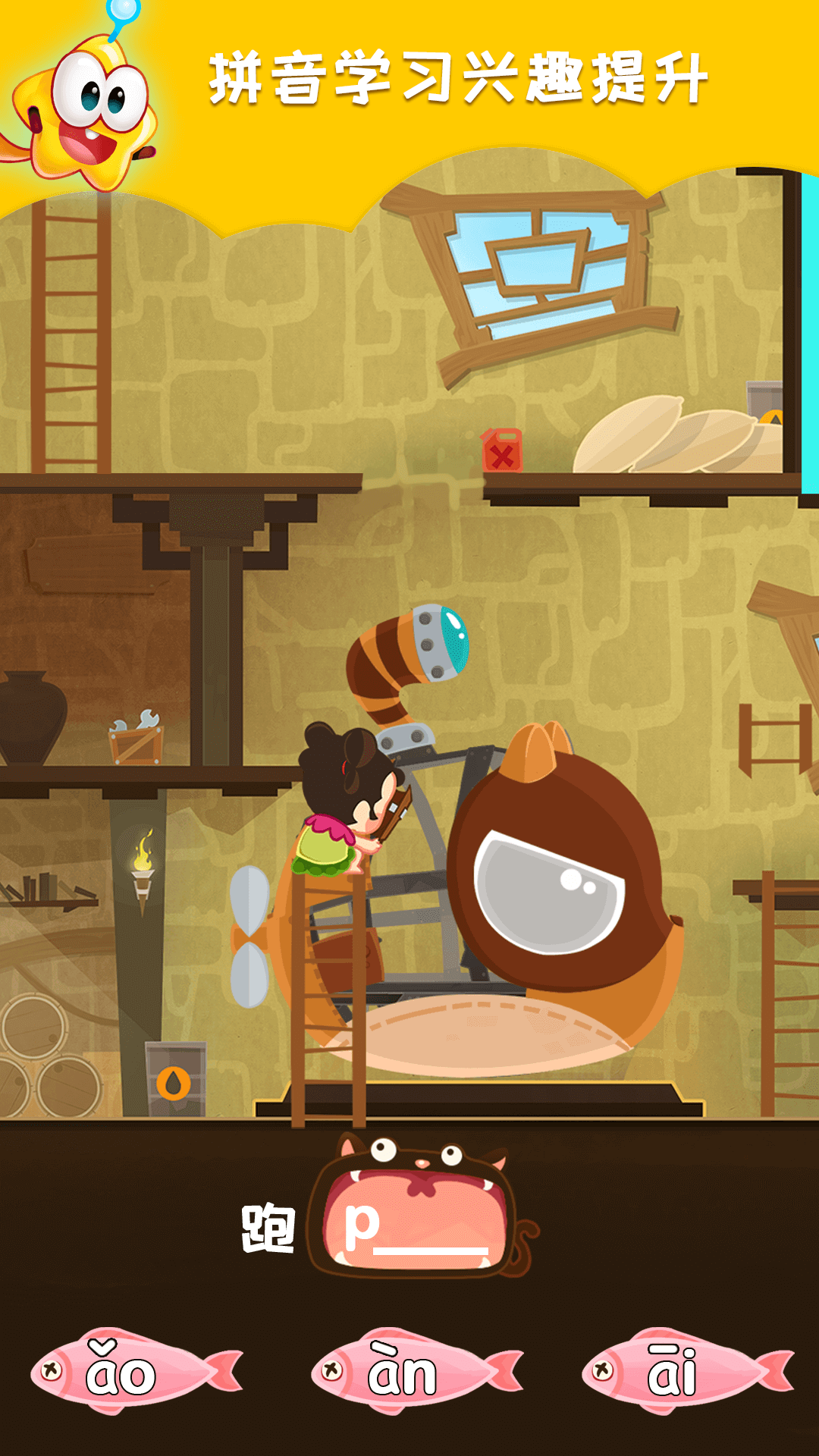Tap the cat monster's pinyin answer box
The width and height of the screenshot is (819, 1456).
click(416, 1222)
